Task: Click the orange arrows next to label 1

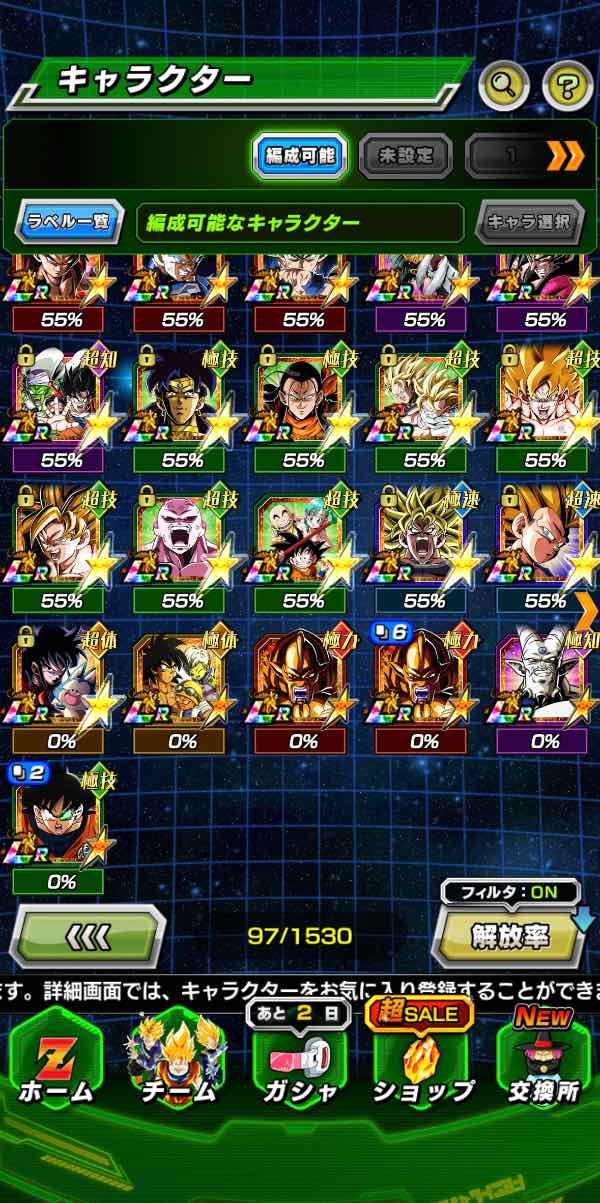Action: pos(563,155)
